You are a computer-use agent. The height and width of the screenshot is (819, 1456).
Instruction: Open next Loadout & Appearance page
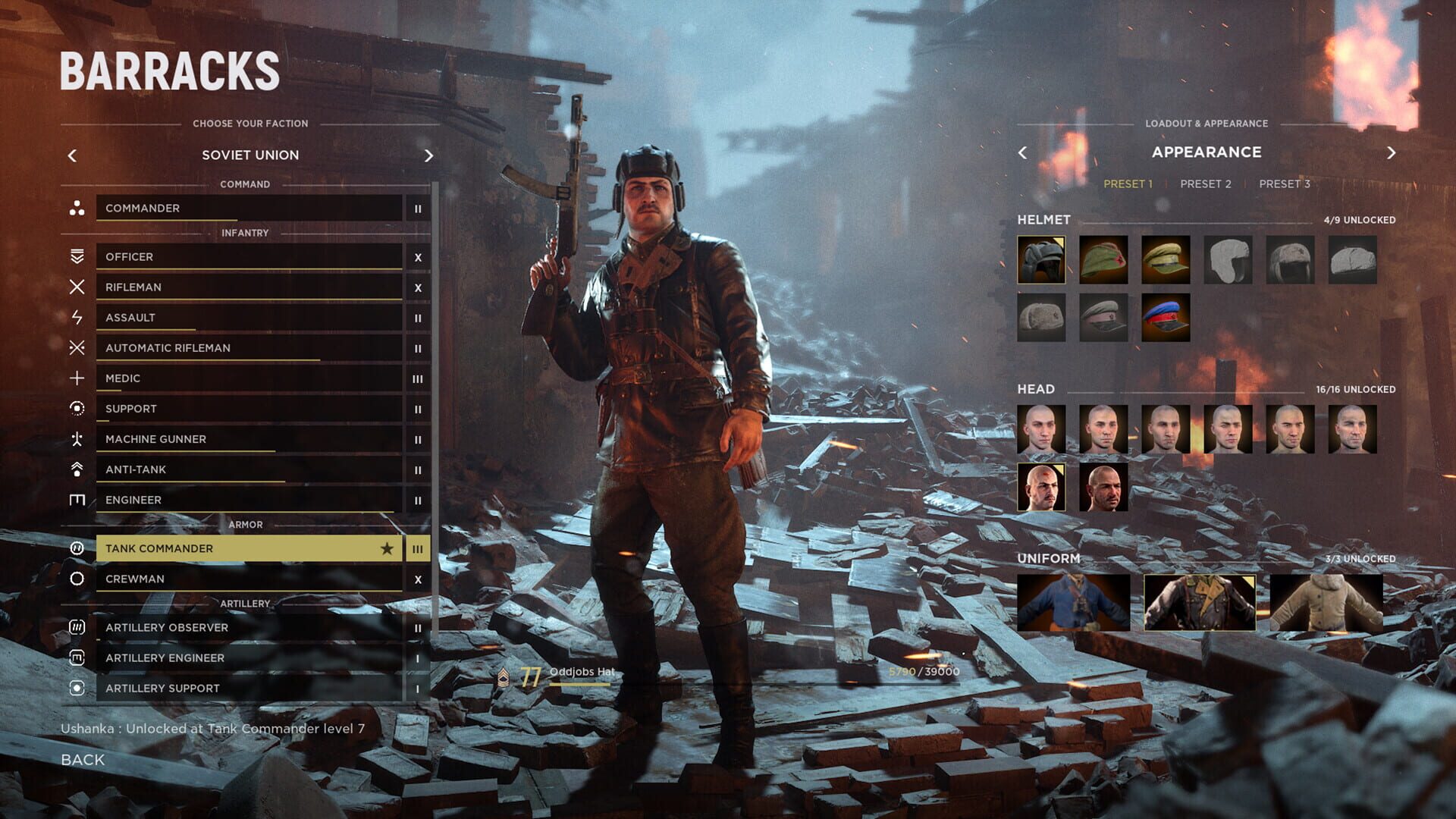1392,152
